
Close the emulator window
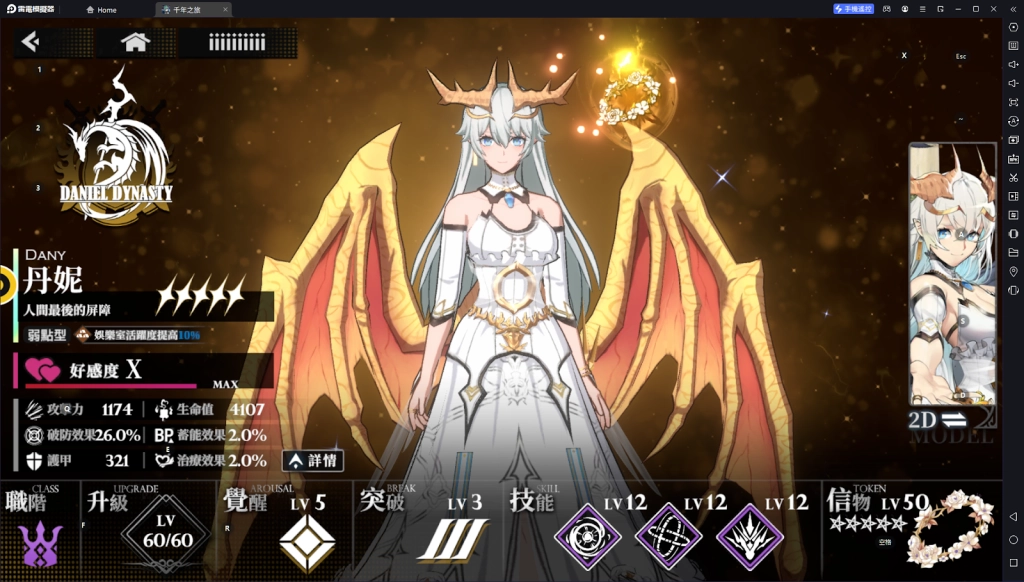(1009, 8)
